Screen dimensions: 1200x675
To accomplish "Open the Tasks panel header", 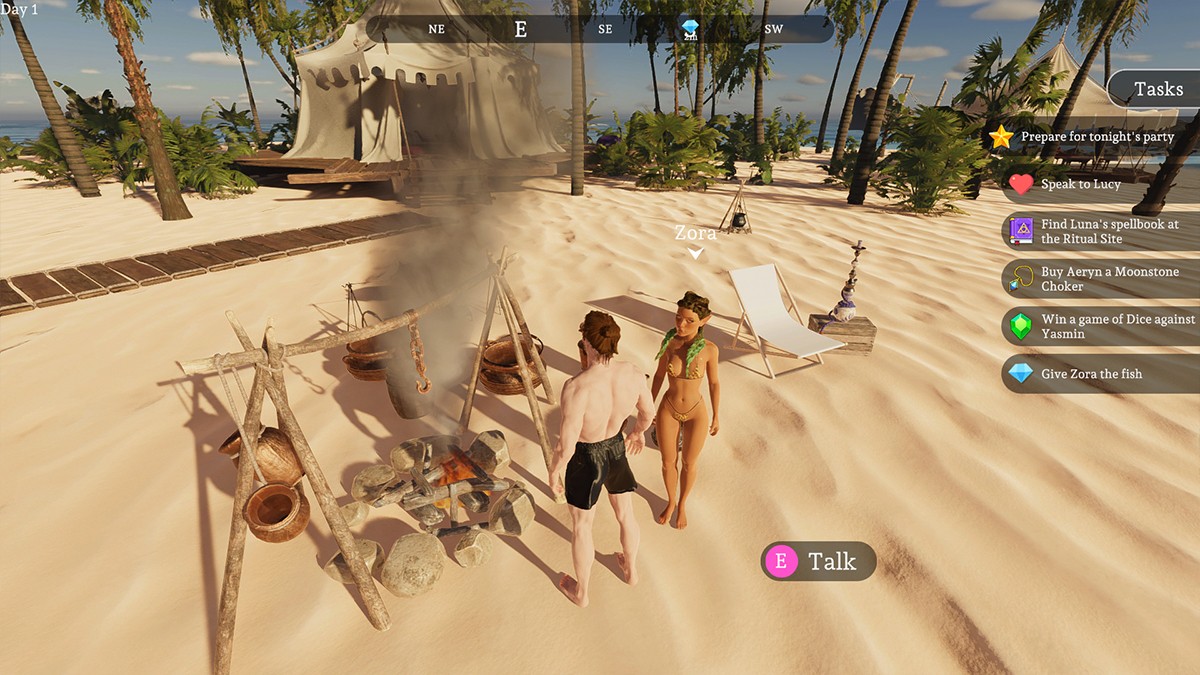I will [x=1158, y=89].
